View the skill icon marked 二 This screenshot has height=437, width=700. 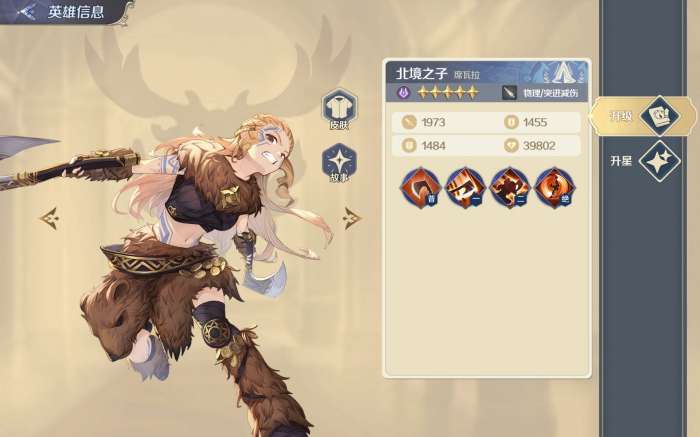click(x=509, y=186)
